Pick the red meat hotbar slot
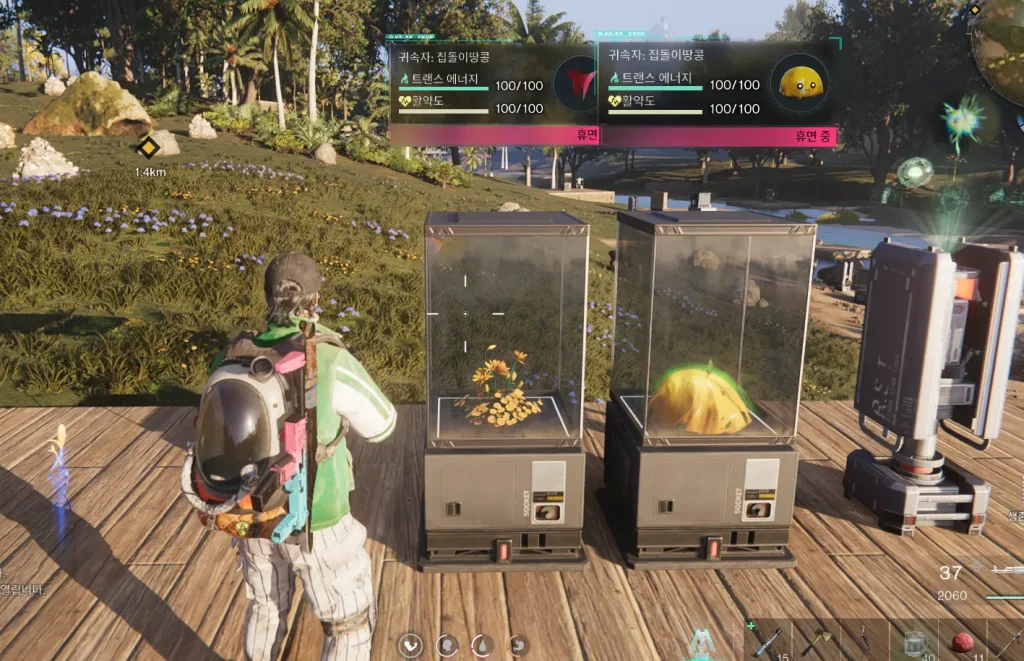Image resolution: width=1024 pixels, height=661 pixels. coord(962,642)
